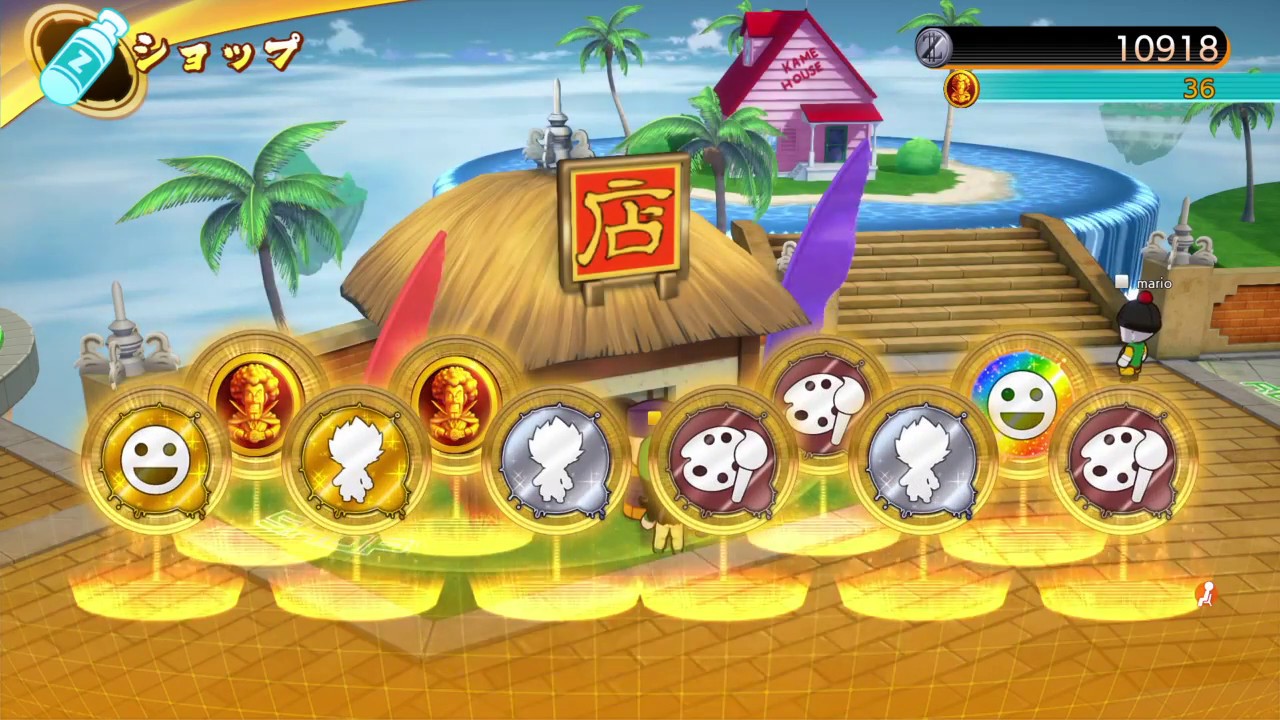Viewport: 1280px width, 720px height.
Task: Select the player nameplate labeled mario
Action: point(1153,283)
